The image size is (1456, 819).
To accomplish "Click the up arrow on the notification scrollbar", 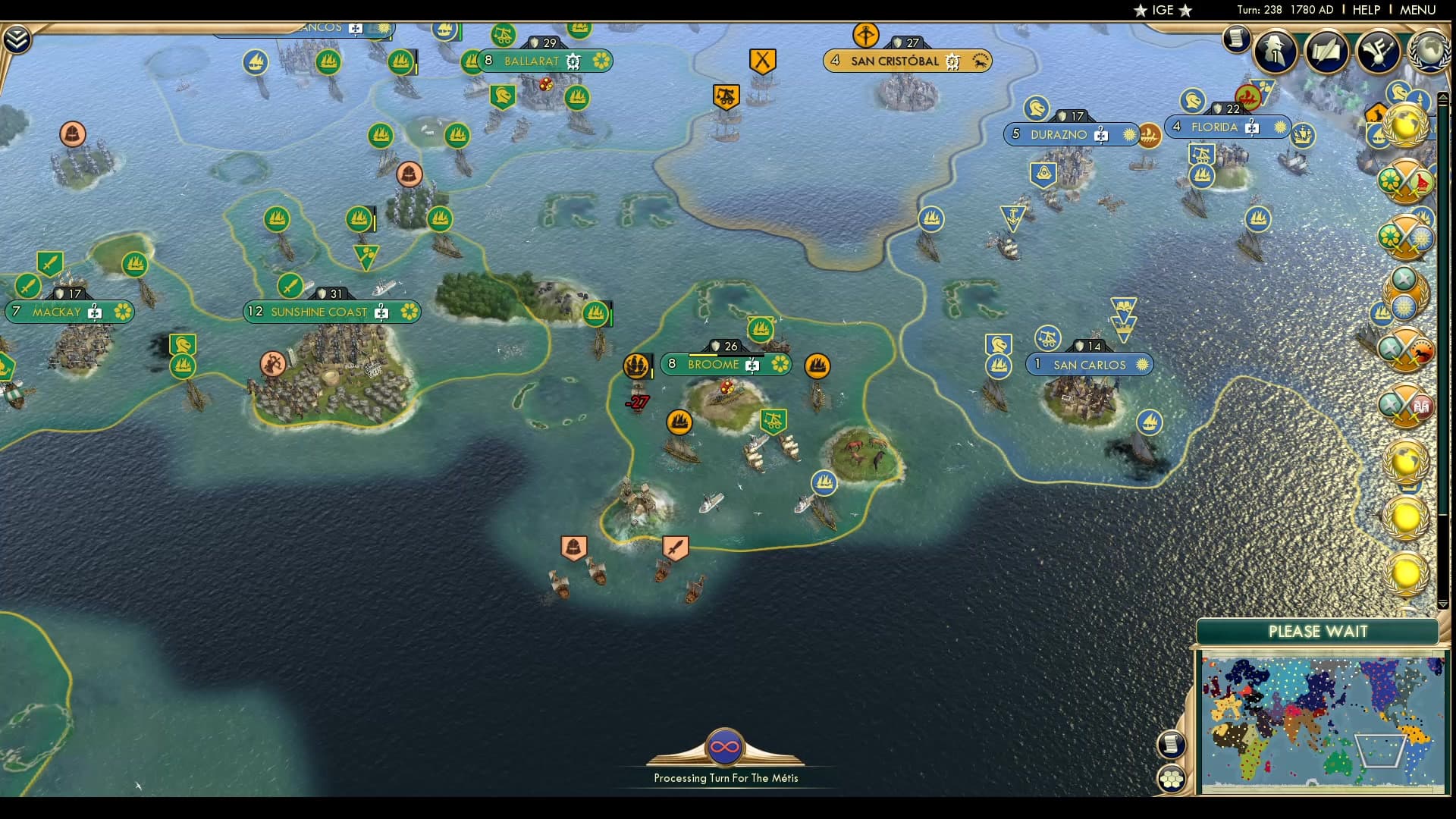I will tap(1443, 96).
